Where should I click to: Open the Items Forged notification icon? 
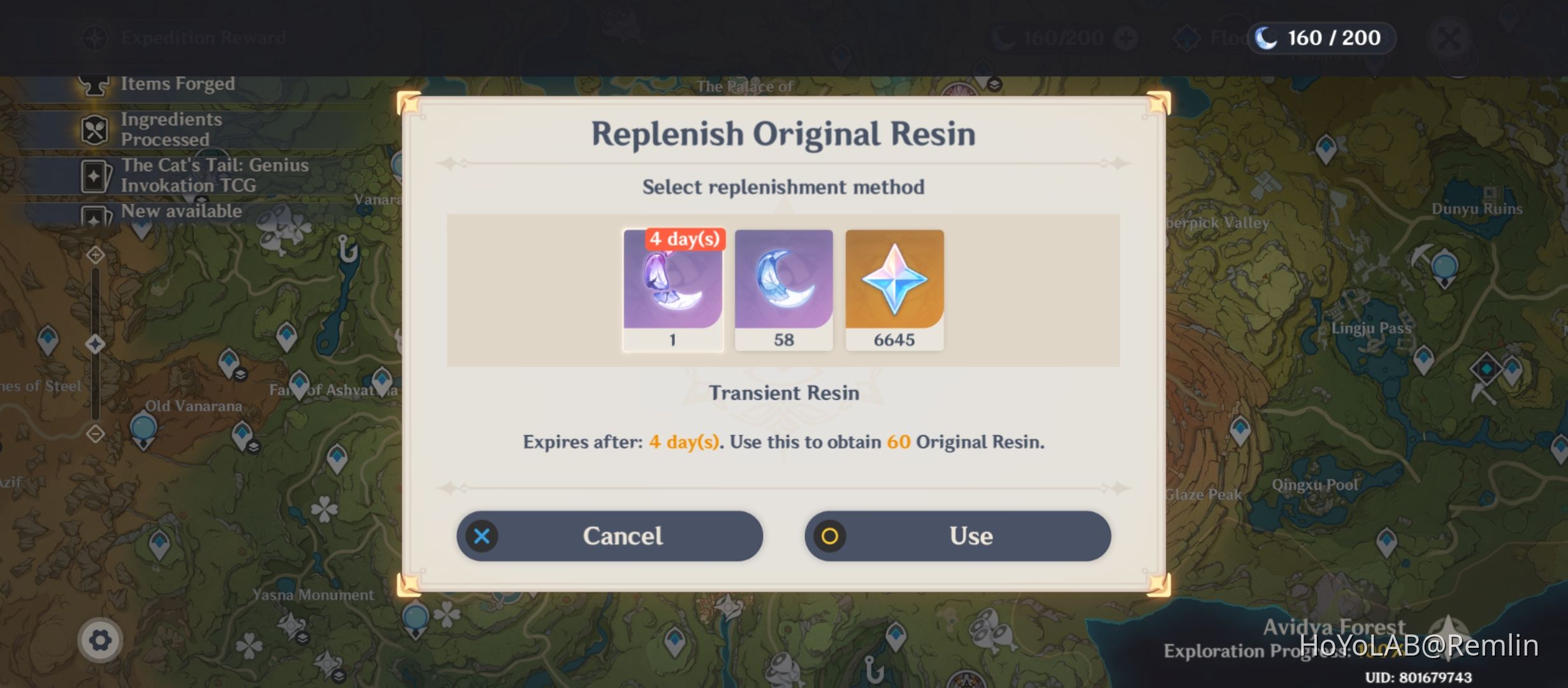click(94, 83)
